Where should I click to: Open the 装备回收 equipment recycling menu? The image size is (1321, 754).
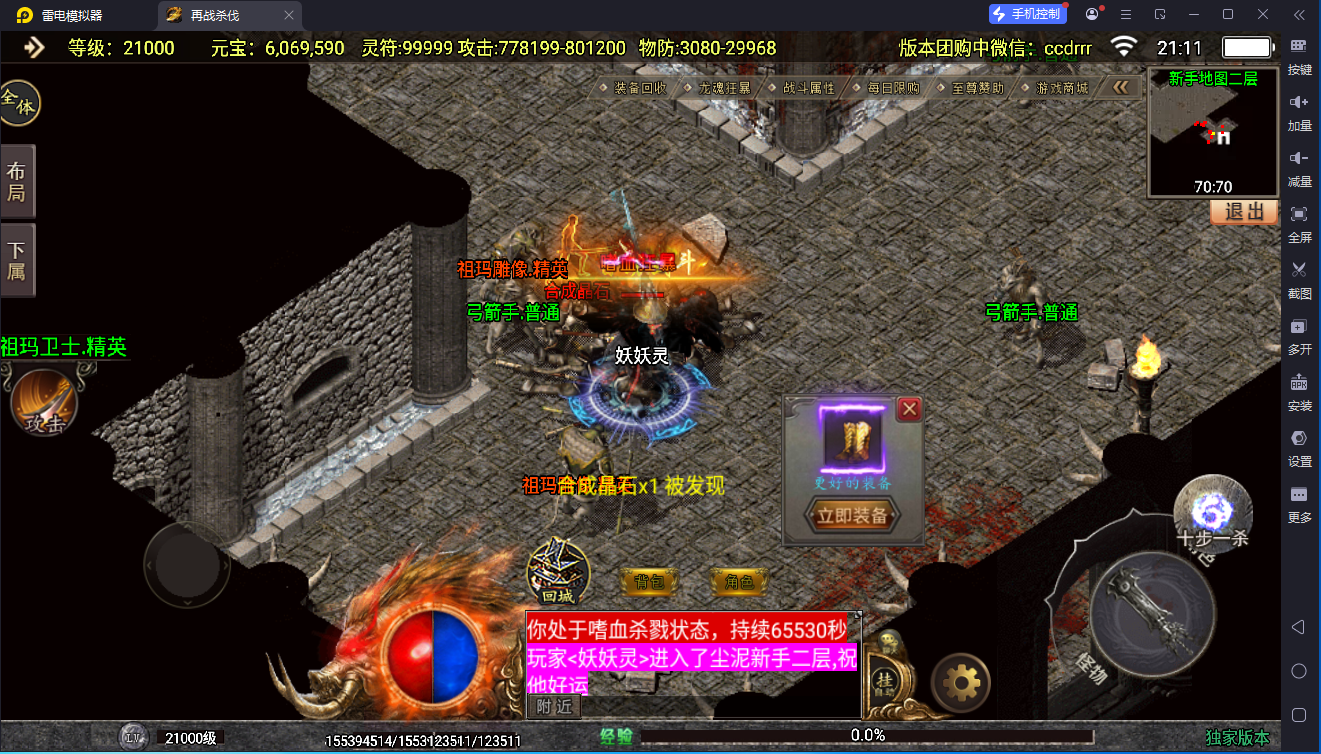pyautogui.click(x=640, y=88)
